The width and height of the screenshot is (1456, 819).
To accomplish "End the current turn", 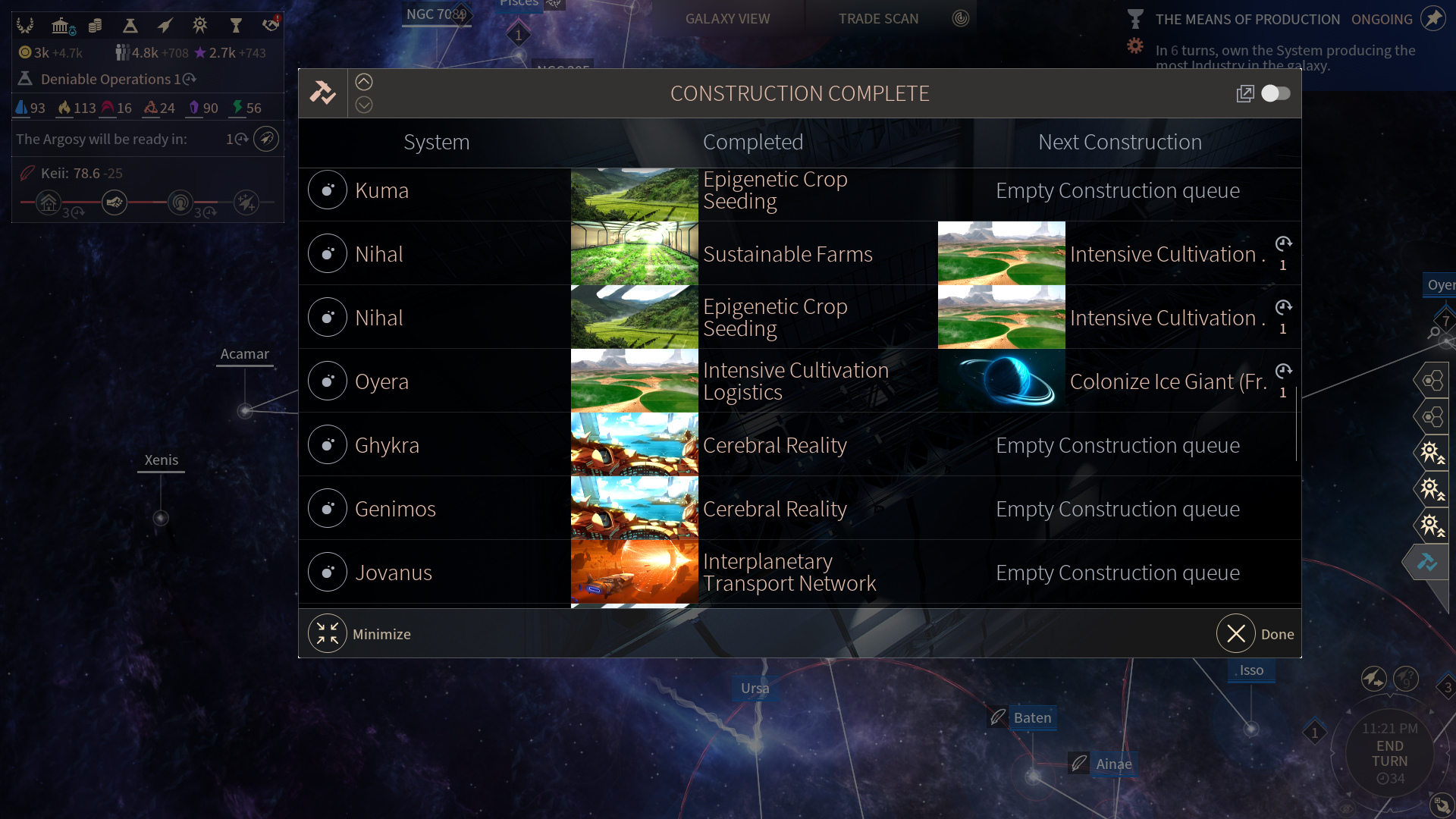I will [x=1389, y=753].
